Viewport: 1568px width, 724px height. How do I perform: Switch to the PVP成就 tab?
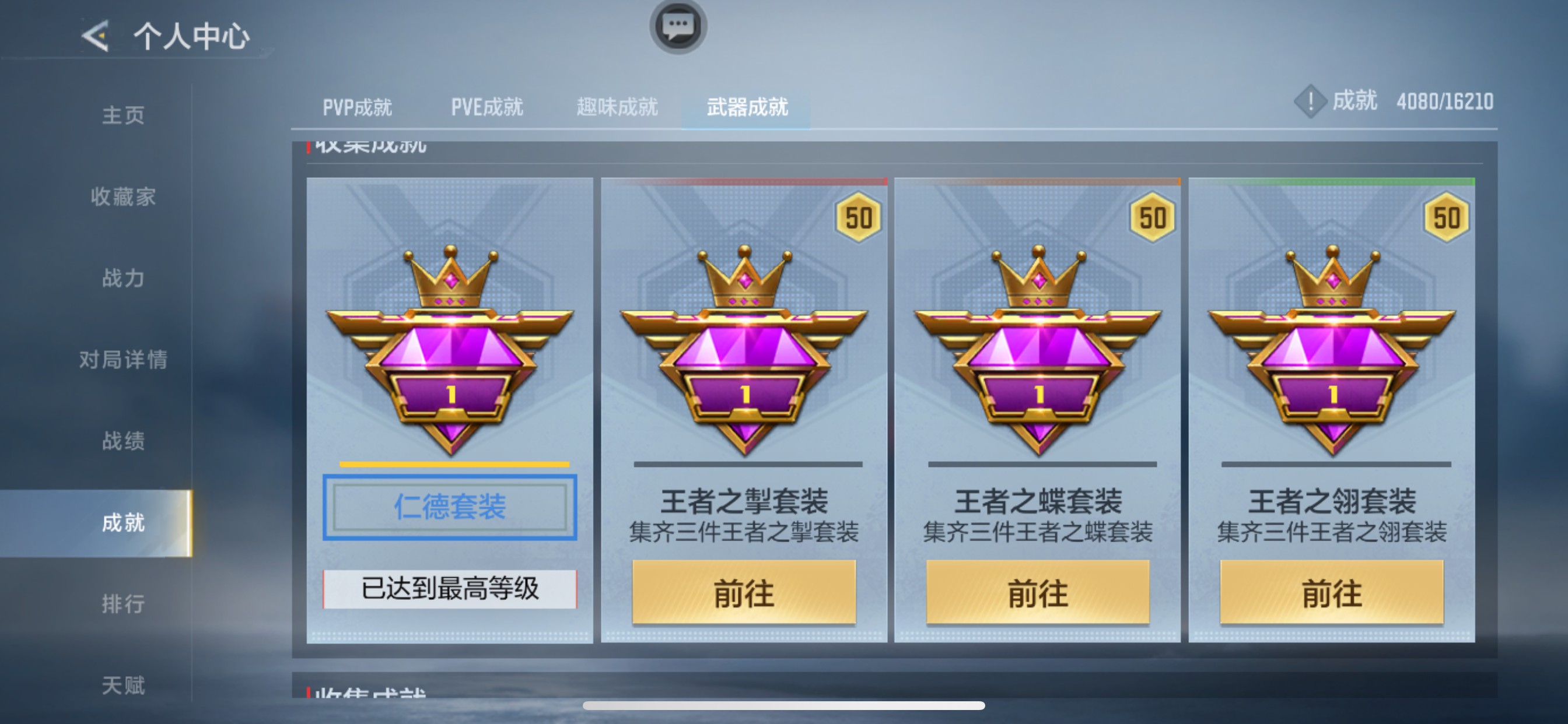358,107
